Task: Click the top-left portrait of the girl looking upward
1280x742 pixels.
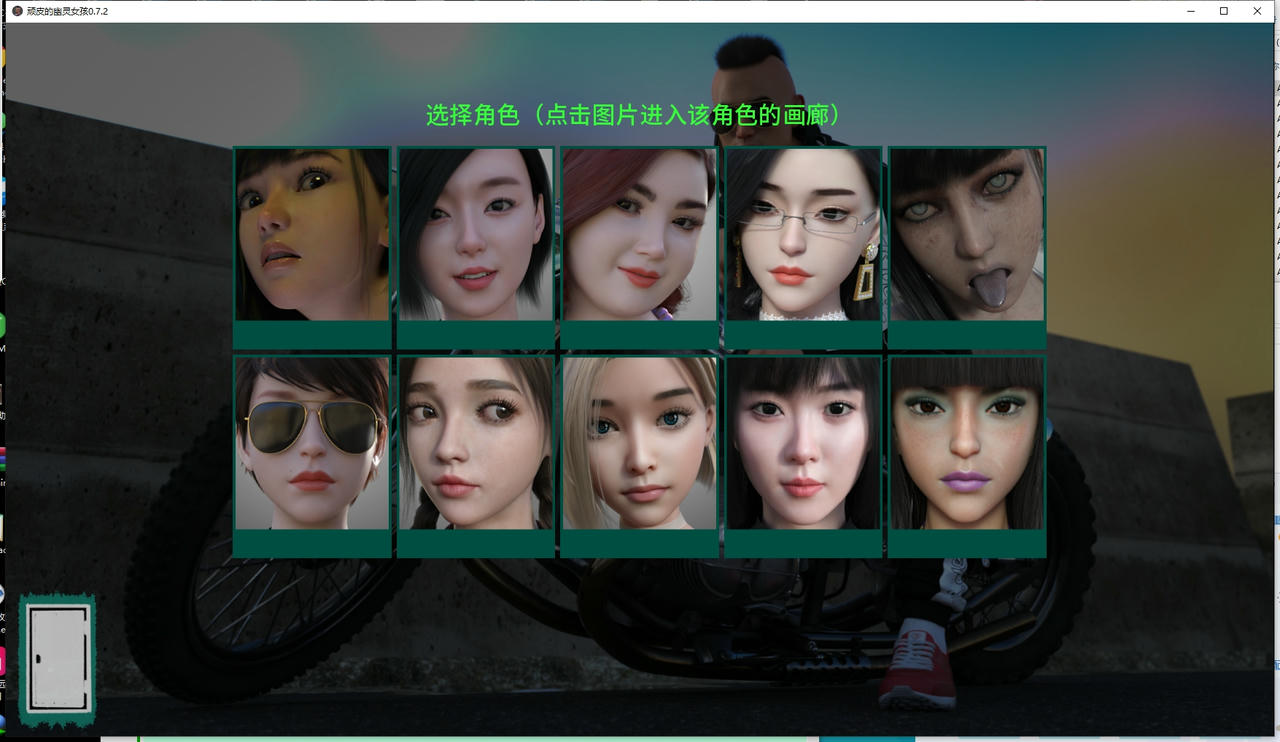Action: coord(312,235)
